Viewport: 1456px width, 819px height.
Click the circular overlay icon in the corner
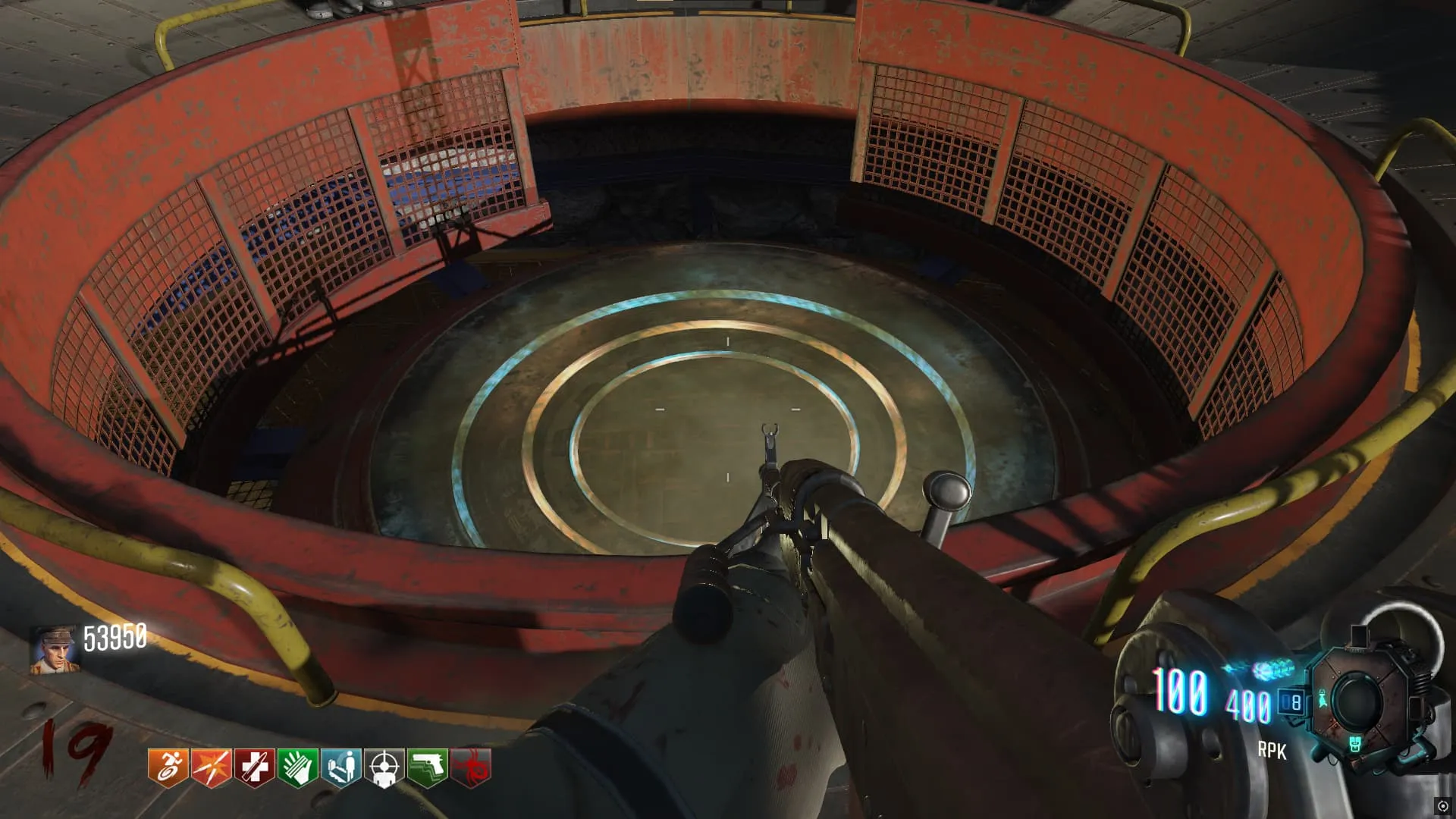1442,806
